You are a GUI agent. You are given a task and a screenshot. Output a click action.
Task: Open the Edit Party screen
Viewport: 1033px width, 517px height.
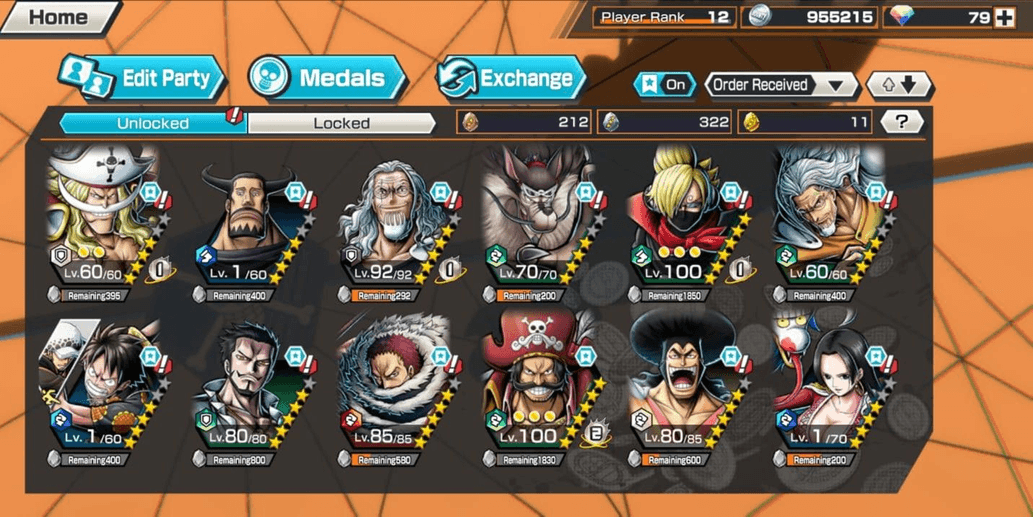coord(142,79)
